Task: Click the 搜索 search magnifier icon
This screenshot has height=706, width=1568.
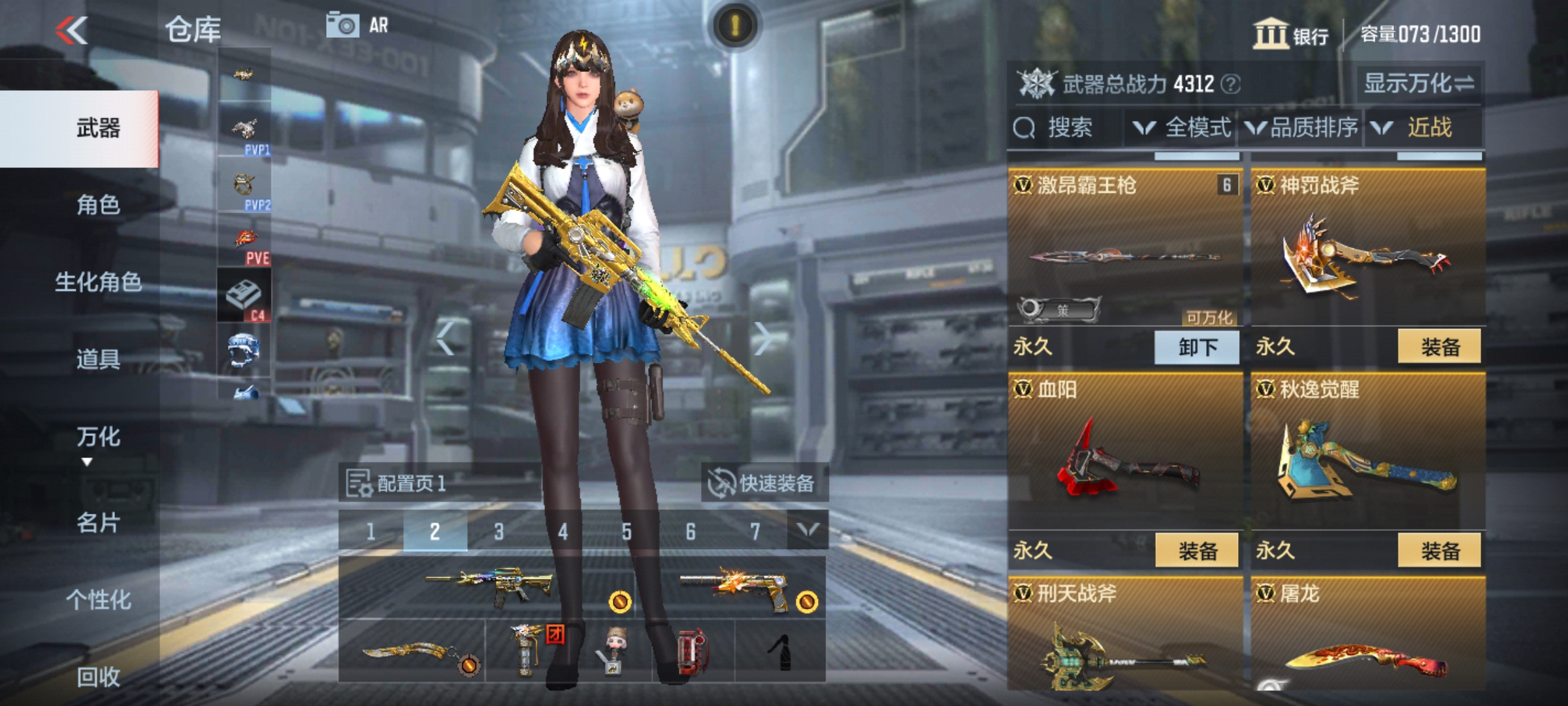Action: 1024,128
